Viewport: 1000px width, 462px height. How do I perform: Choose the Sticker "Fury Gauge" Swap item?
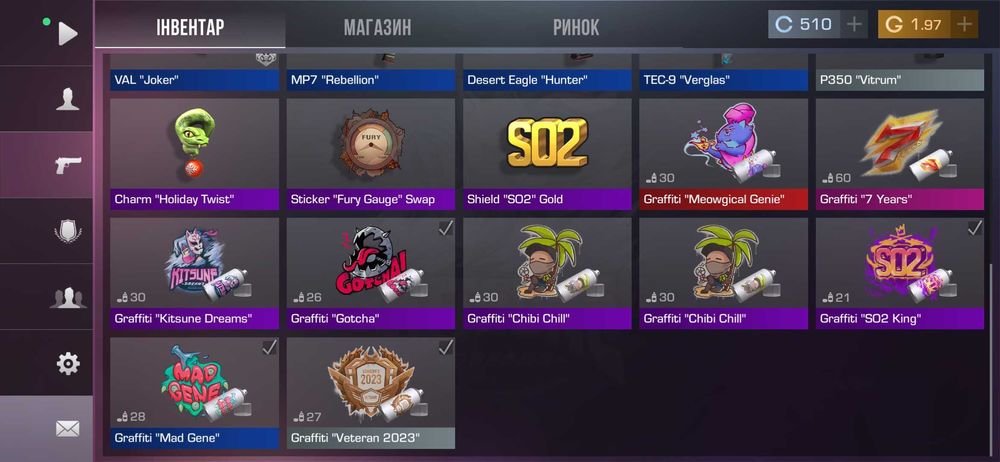pyautogui.click(x=371, y=153)
